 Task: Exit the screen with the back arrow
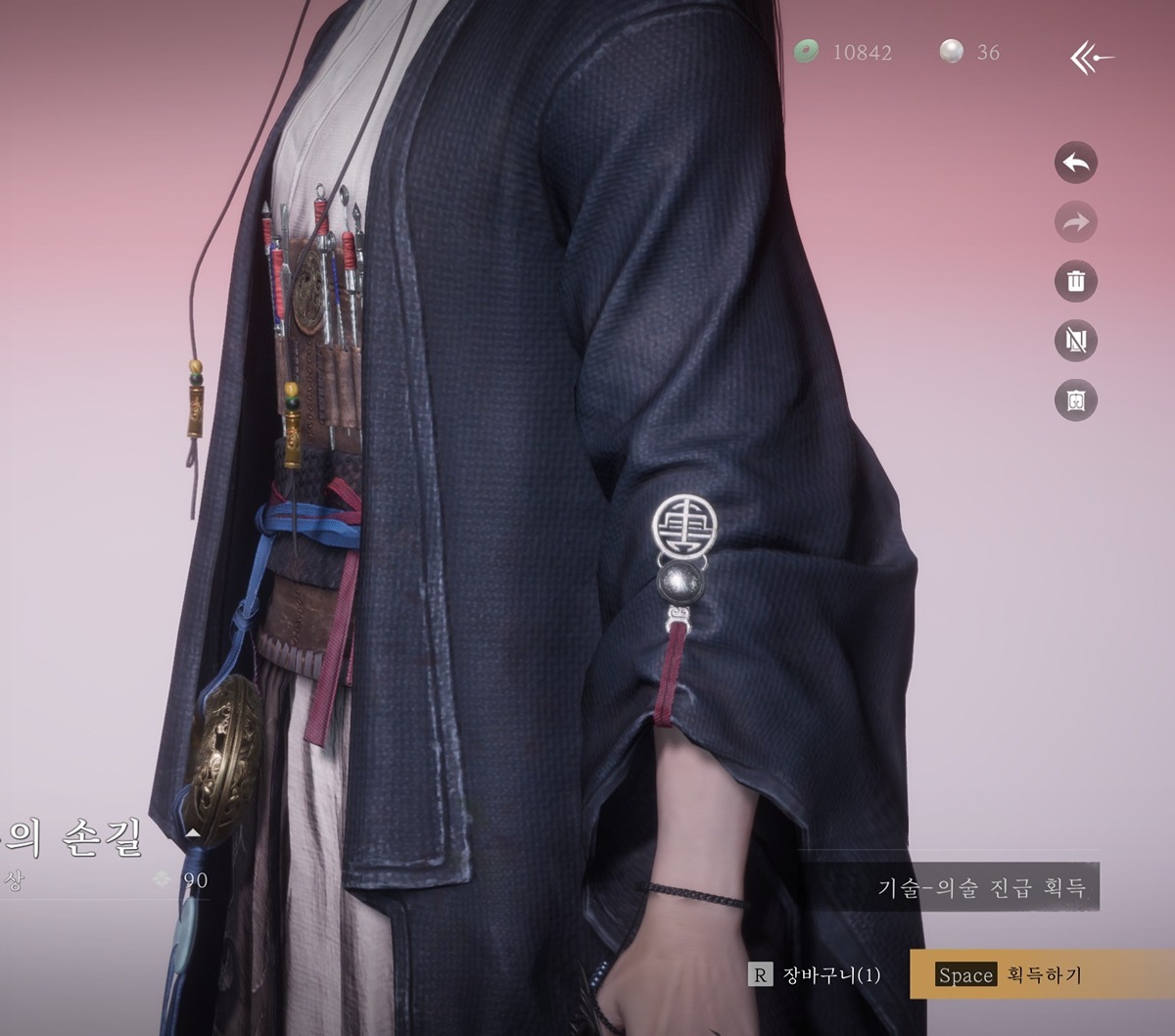[x=1091, y=58]
